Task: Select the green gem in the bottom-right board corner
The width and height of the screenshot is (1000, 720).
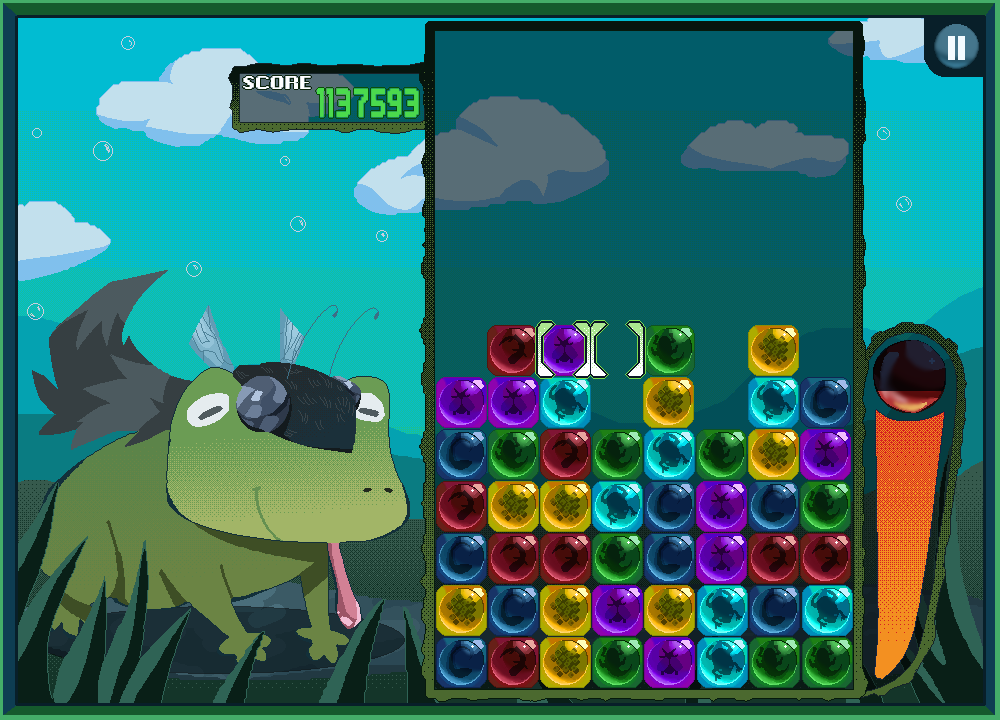Action: 825,662
